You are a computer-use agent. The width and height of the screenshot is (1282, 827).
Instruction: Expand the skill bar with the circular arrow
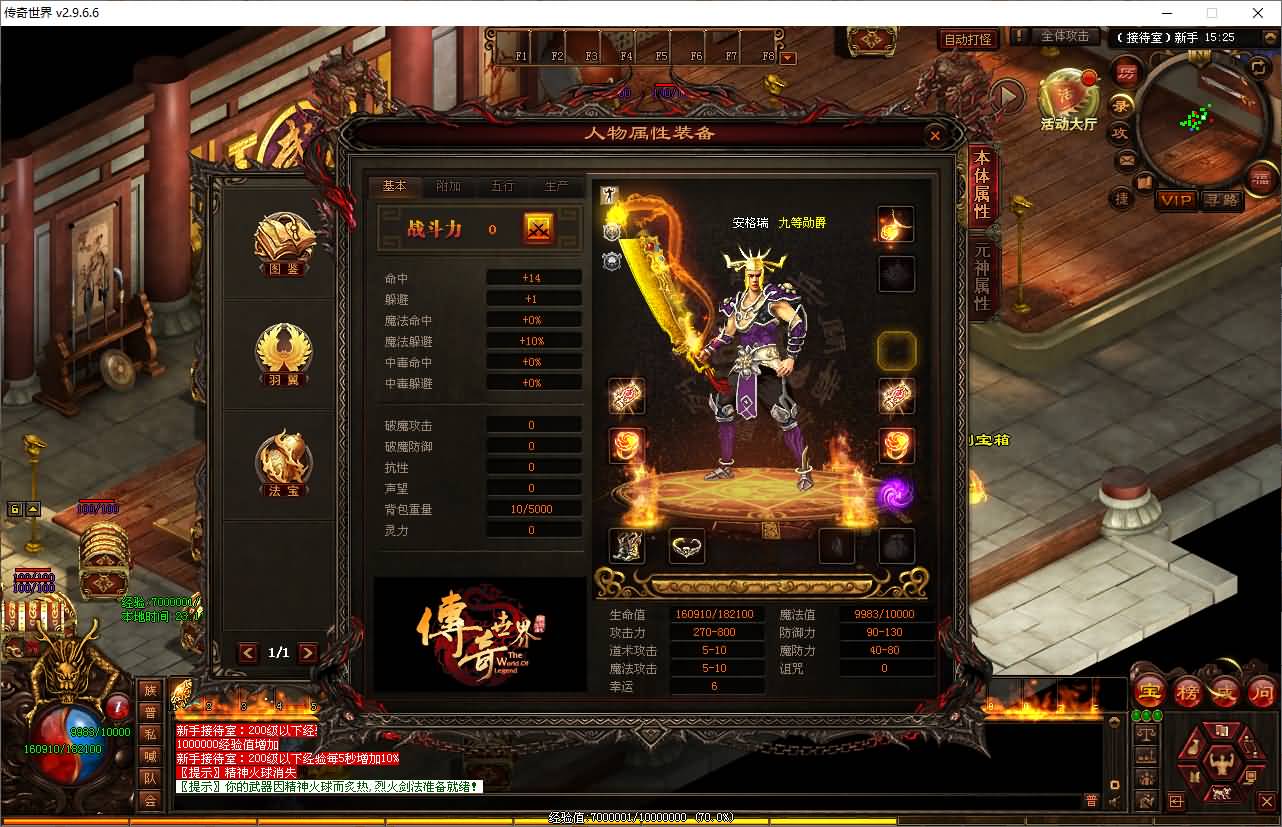1005,94
